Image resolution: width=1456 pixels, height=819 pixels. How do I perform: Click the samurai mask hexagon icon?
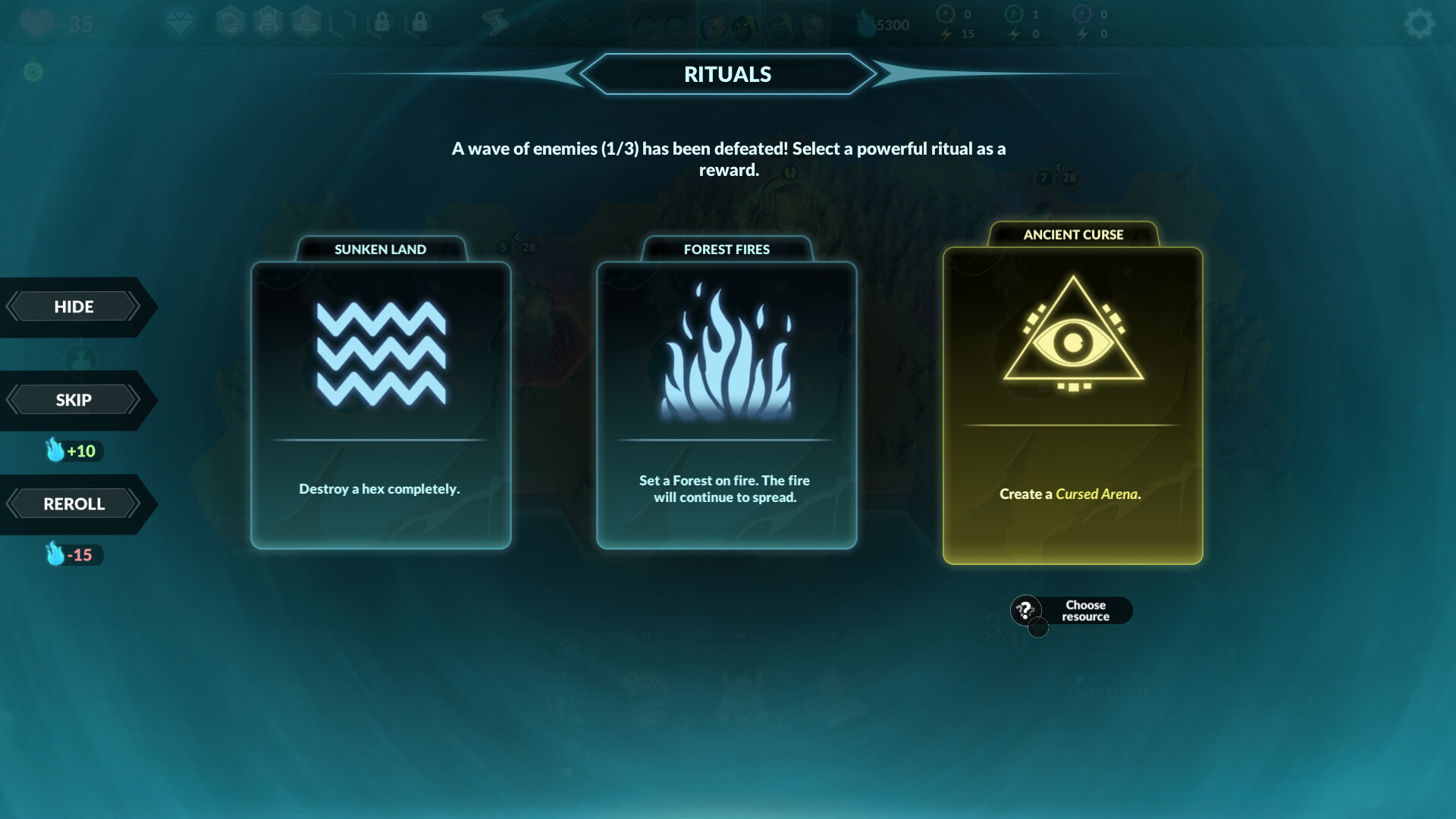(x=266, y=23)
